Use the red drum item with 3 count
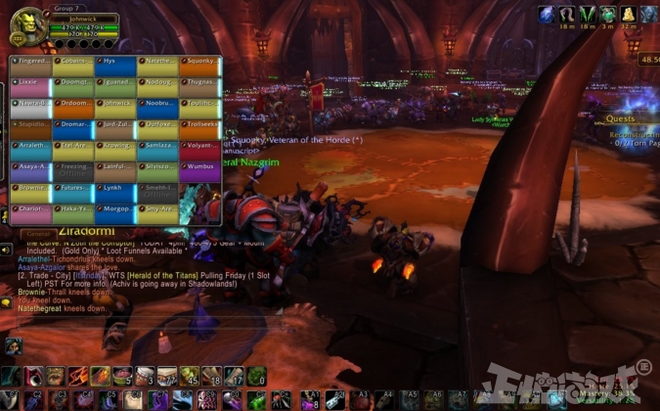This screenshot has height=411, width=660. 145,376
